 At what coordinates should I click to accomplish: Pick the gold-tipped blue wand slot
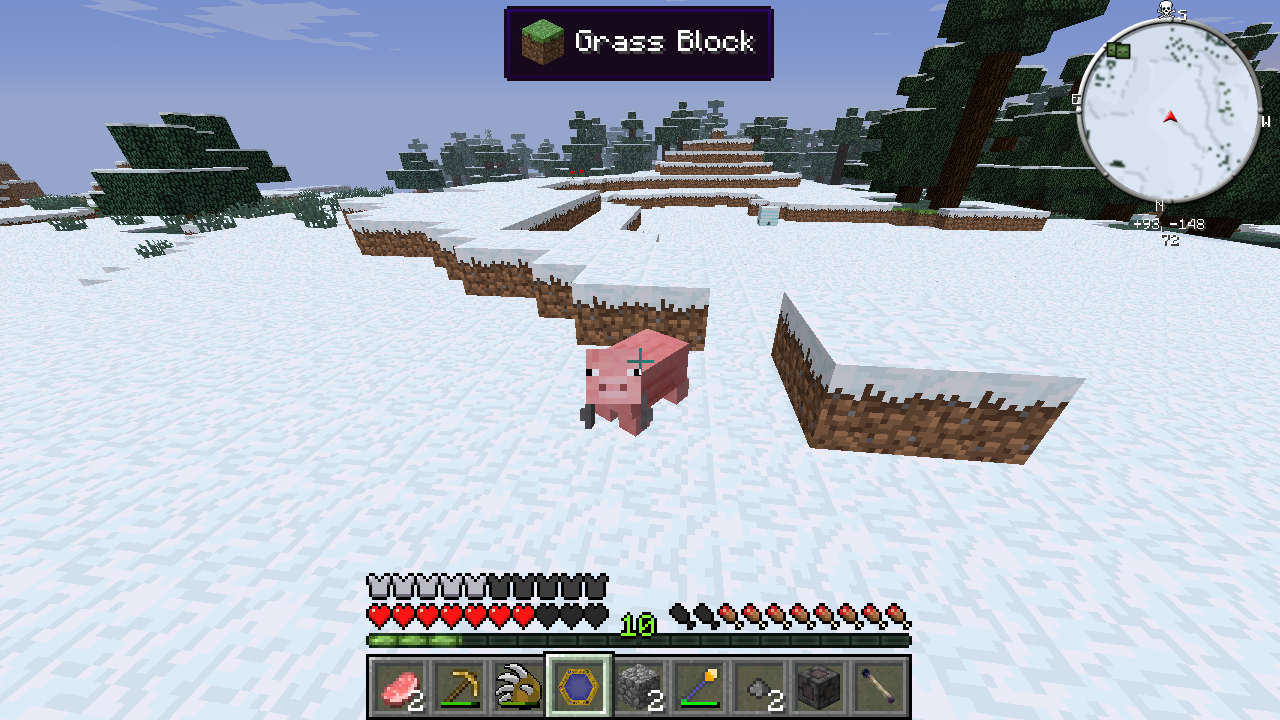click(x=699, y=686)
